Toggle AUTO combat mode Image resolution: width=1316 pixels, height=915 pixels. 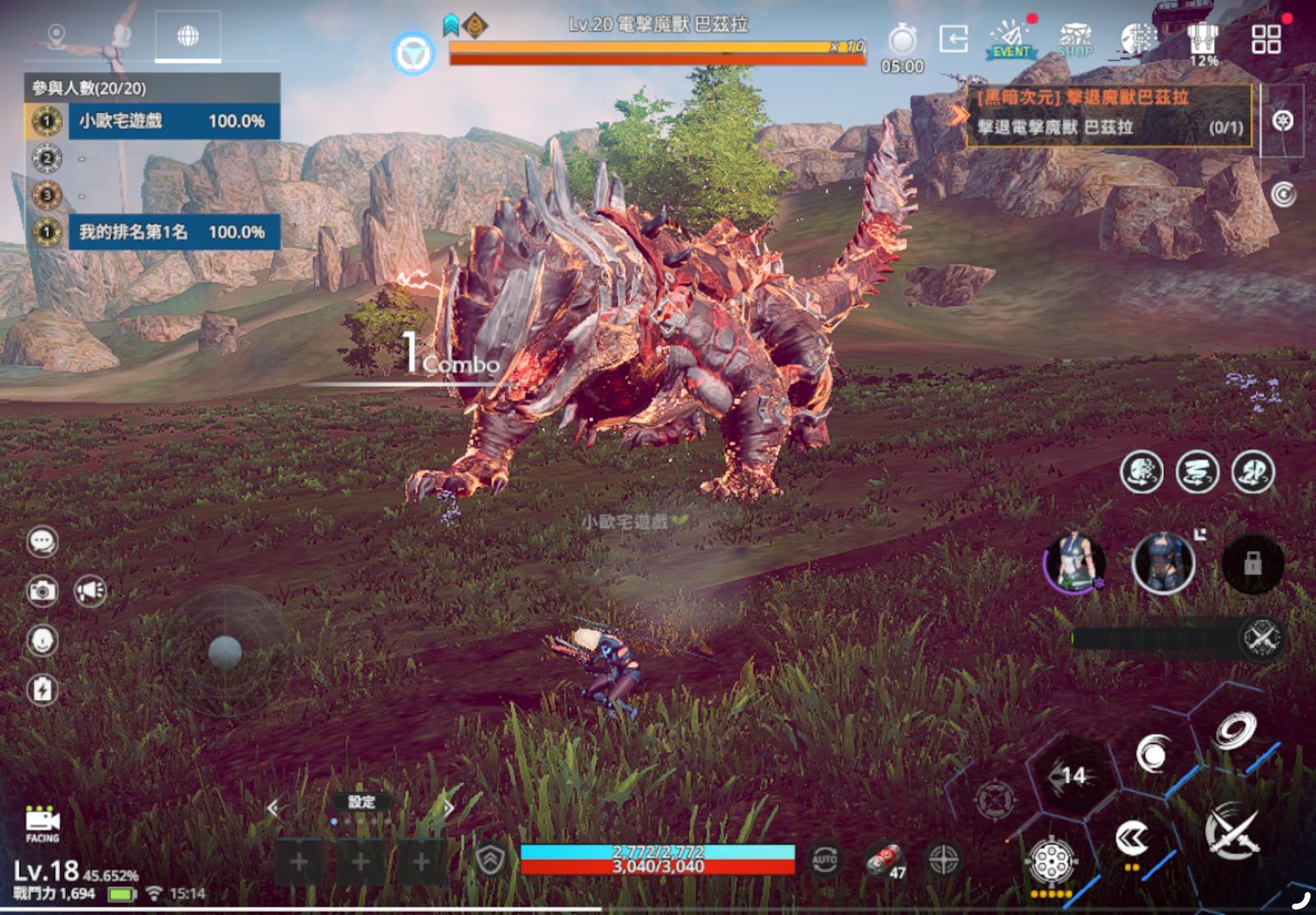tap(824, 861)
